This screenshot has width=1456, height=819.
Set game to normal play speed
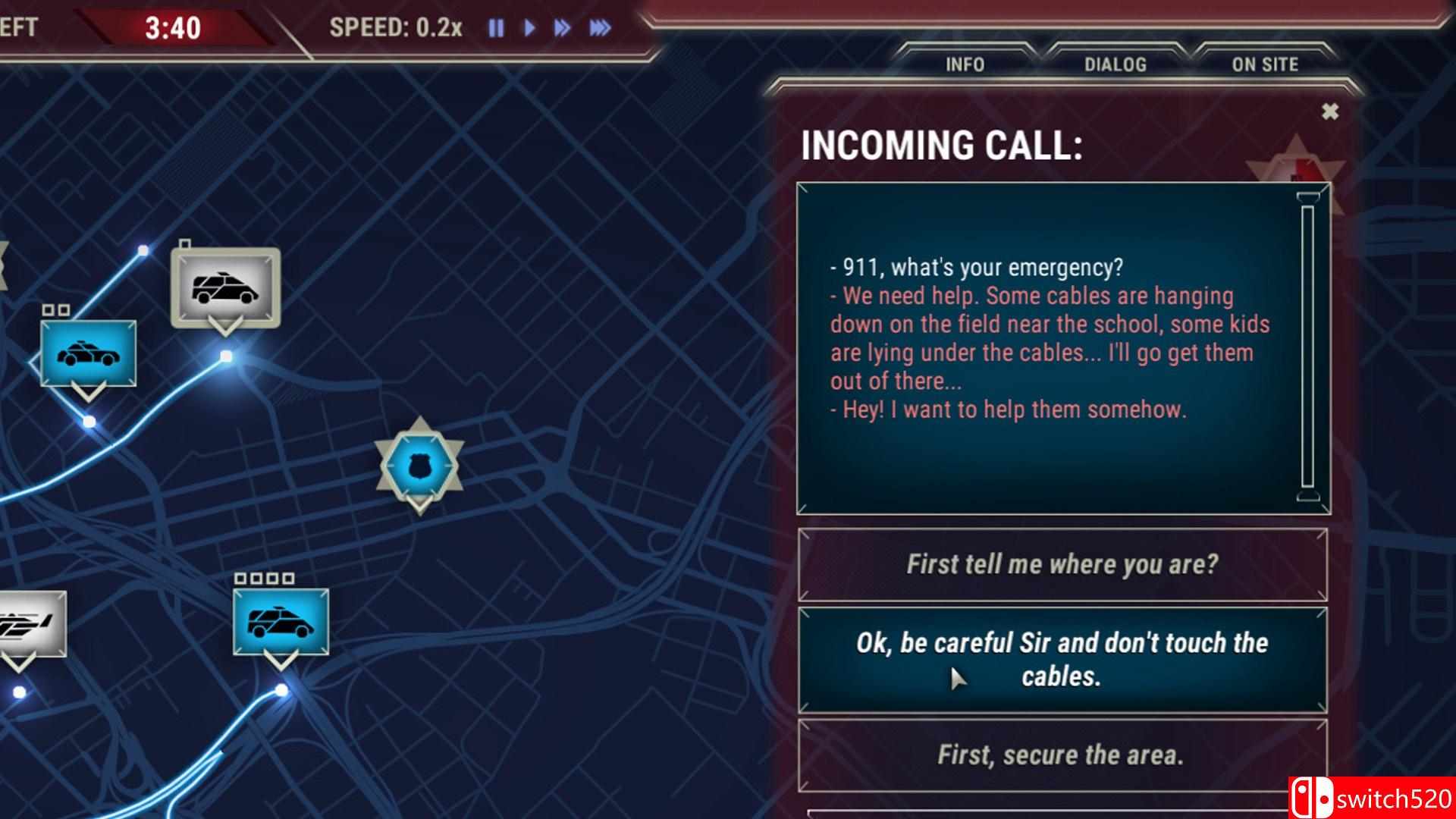(529, 29)
